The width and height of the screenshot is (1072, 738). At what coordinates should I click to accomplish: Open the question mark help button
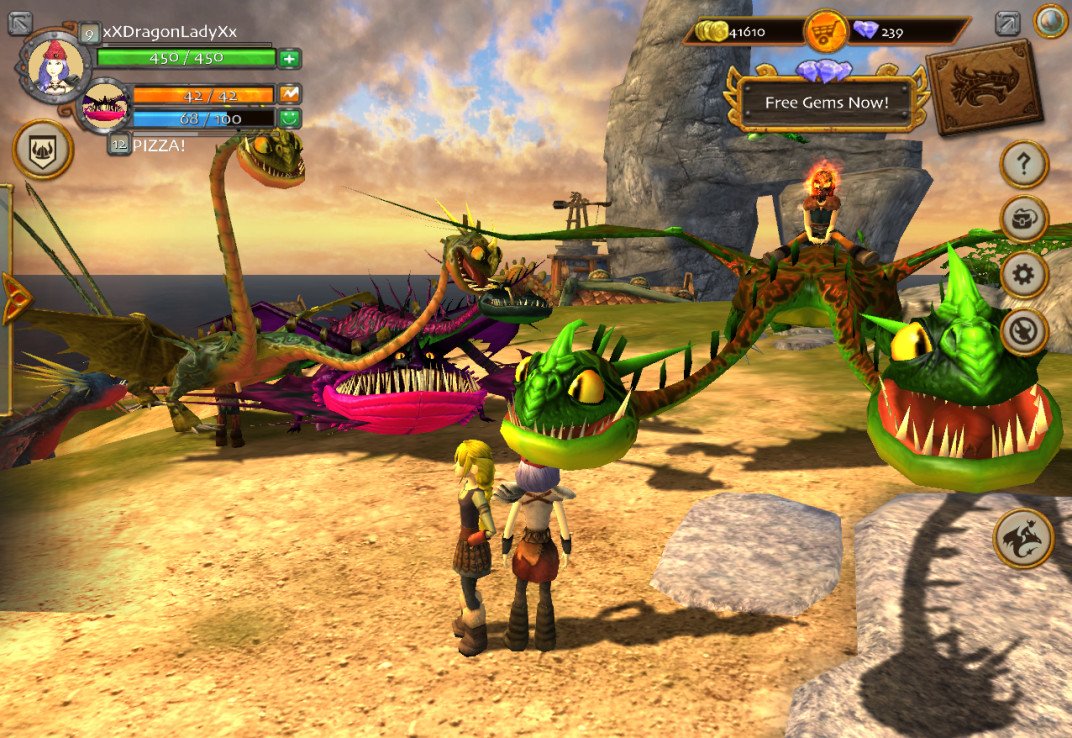click(1024, 164)
